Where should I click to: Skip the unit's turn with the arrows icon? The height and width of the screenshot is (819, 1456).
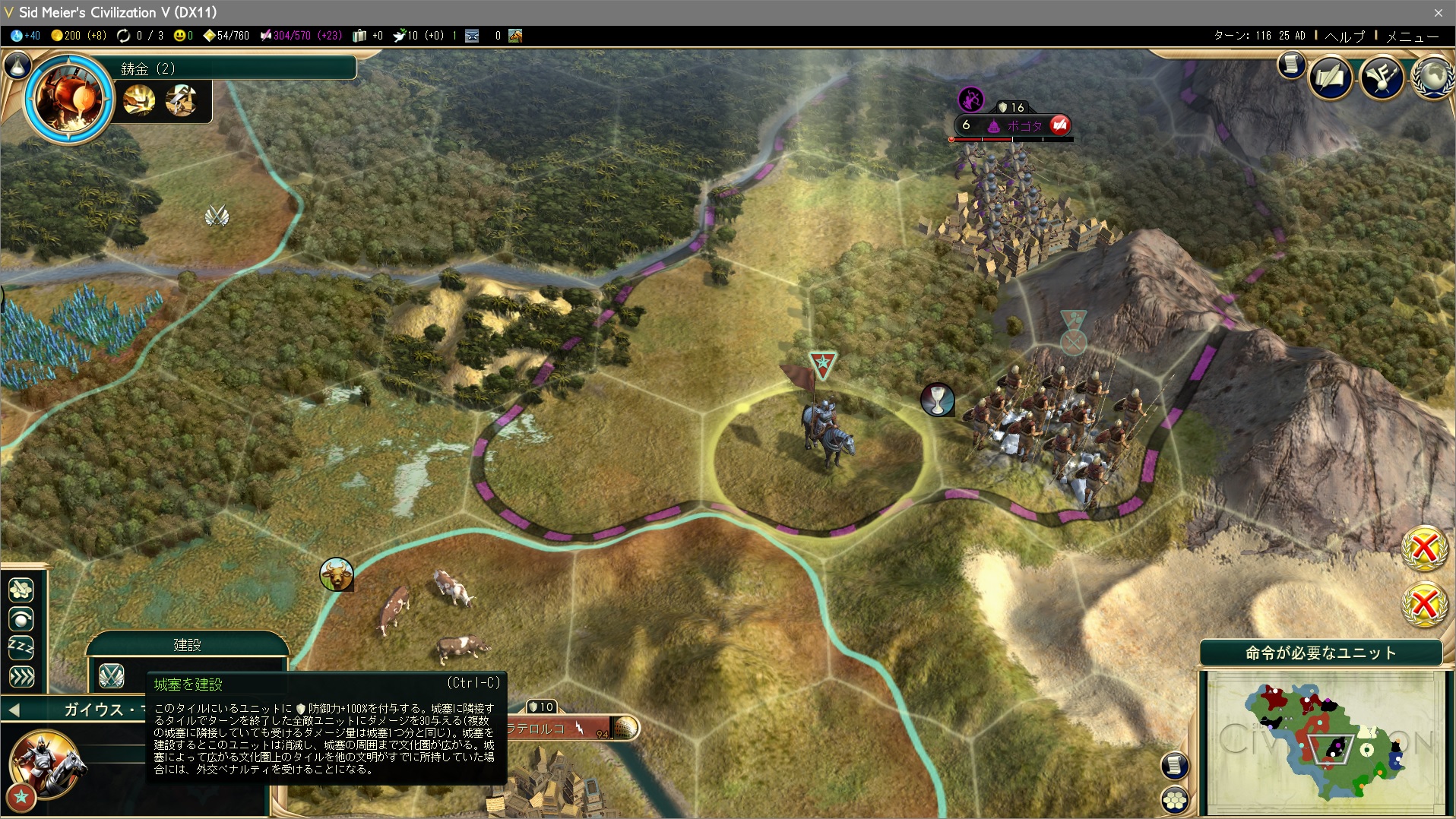coord(21,676)
